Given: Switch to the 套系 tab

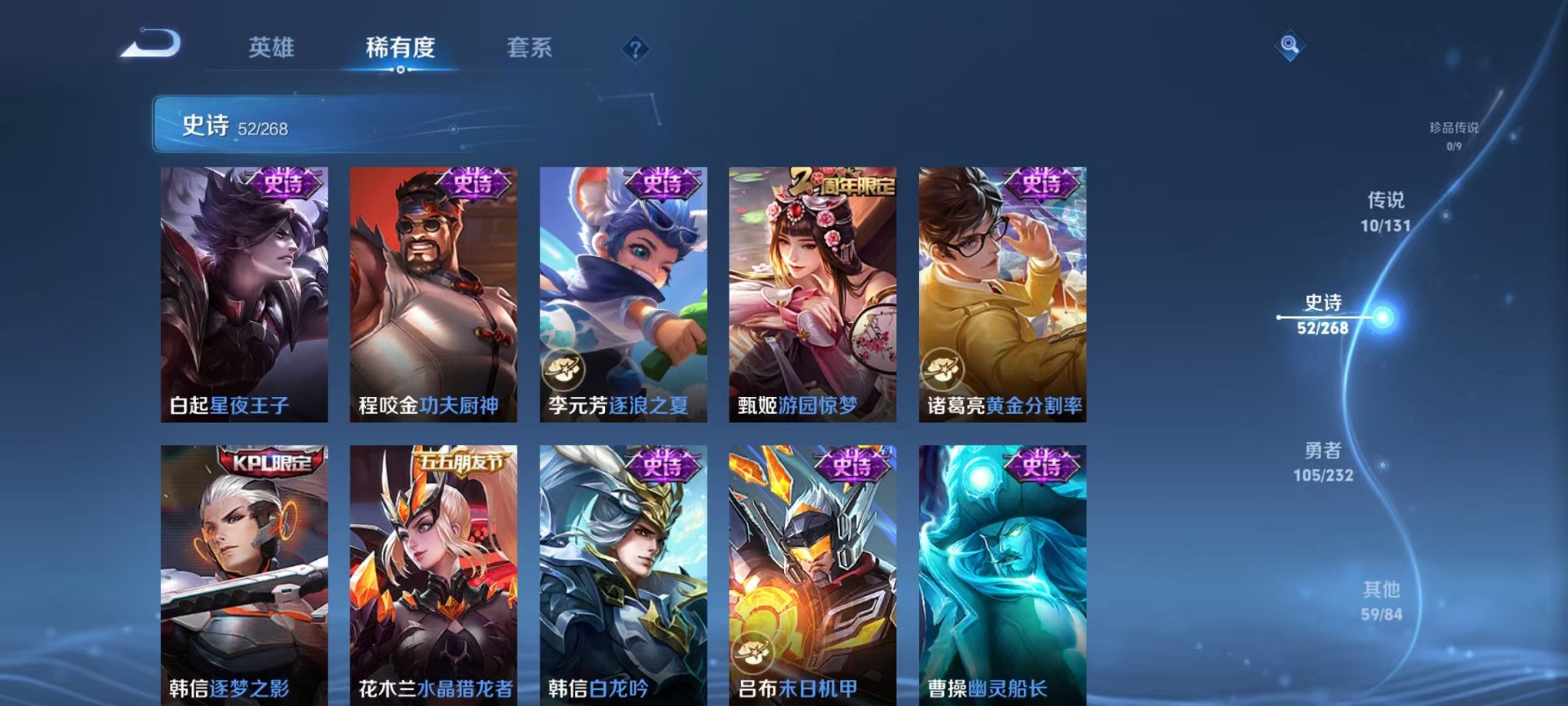Looking at the screenshot, I should point(530,46).
